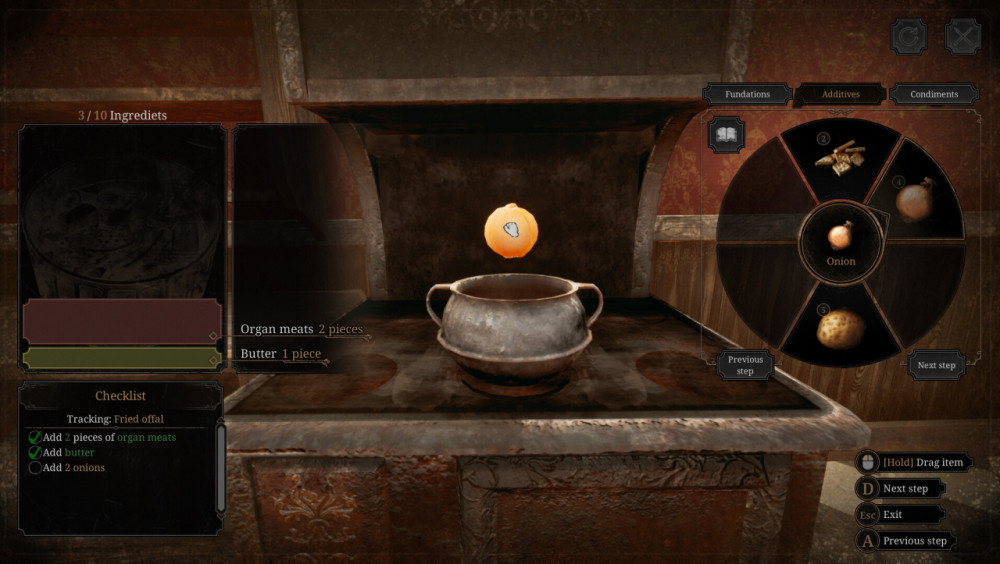Close the cooking screen with X

tap(963, 37)
